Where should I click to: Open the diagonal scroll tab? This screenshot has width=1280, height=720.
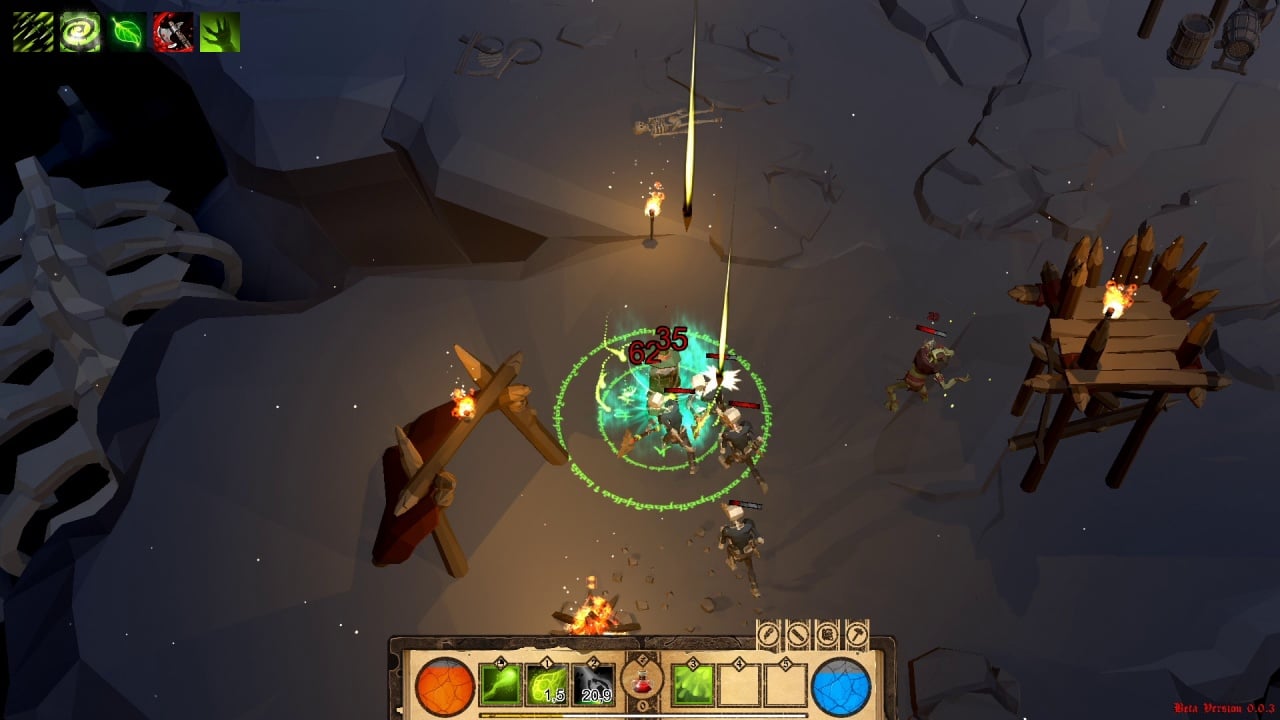798,634
